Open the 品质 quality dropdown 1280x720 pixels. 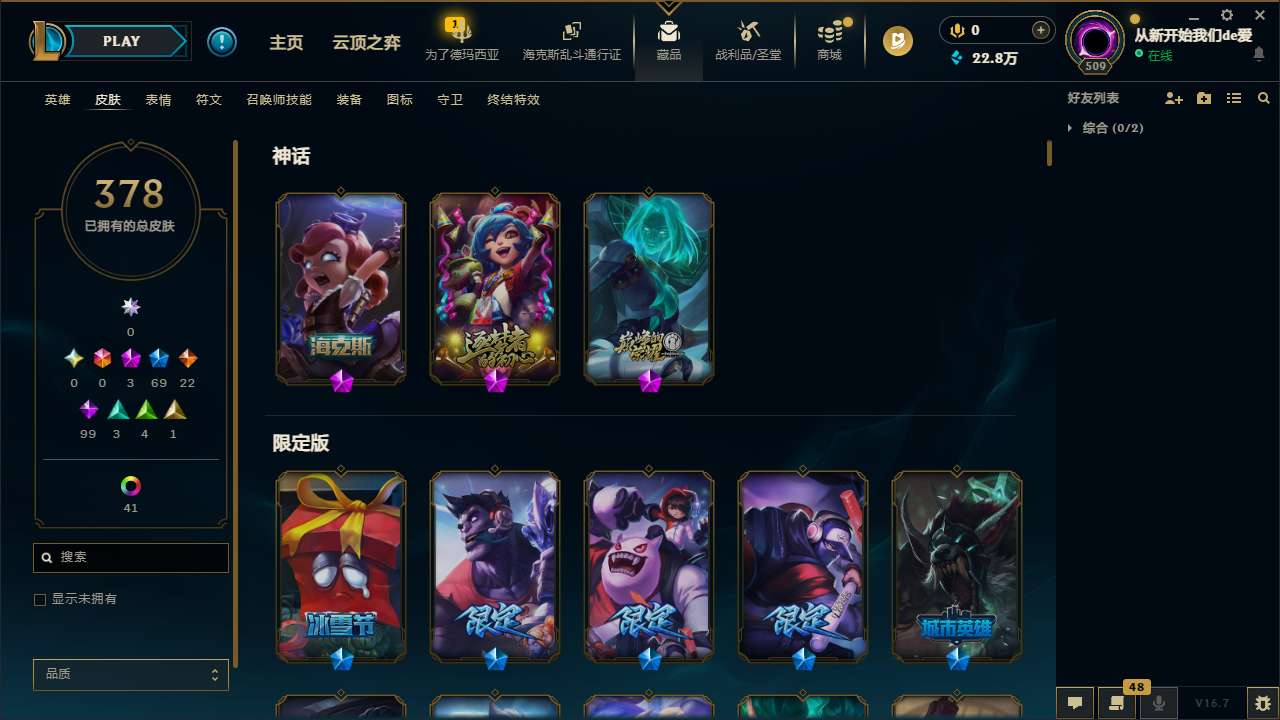point(130,674)
